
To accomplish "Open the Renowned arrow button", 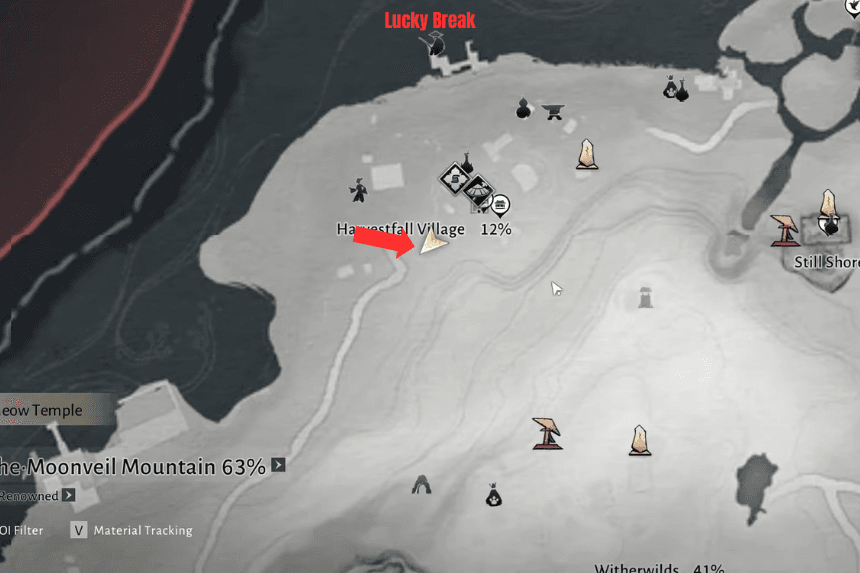I will 68,495.
